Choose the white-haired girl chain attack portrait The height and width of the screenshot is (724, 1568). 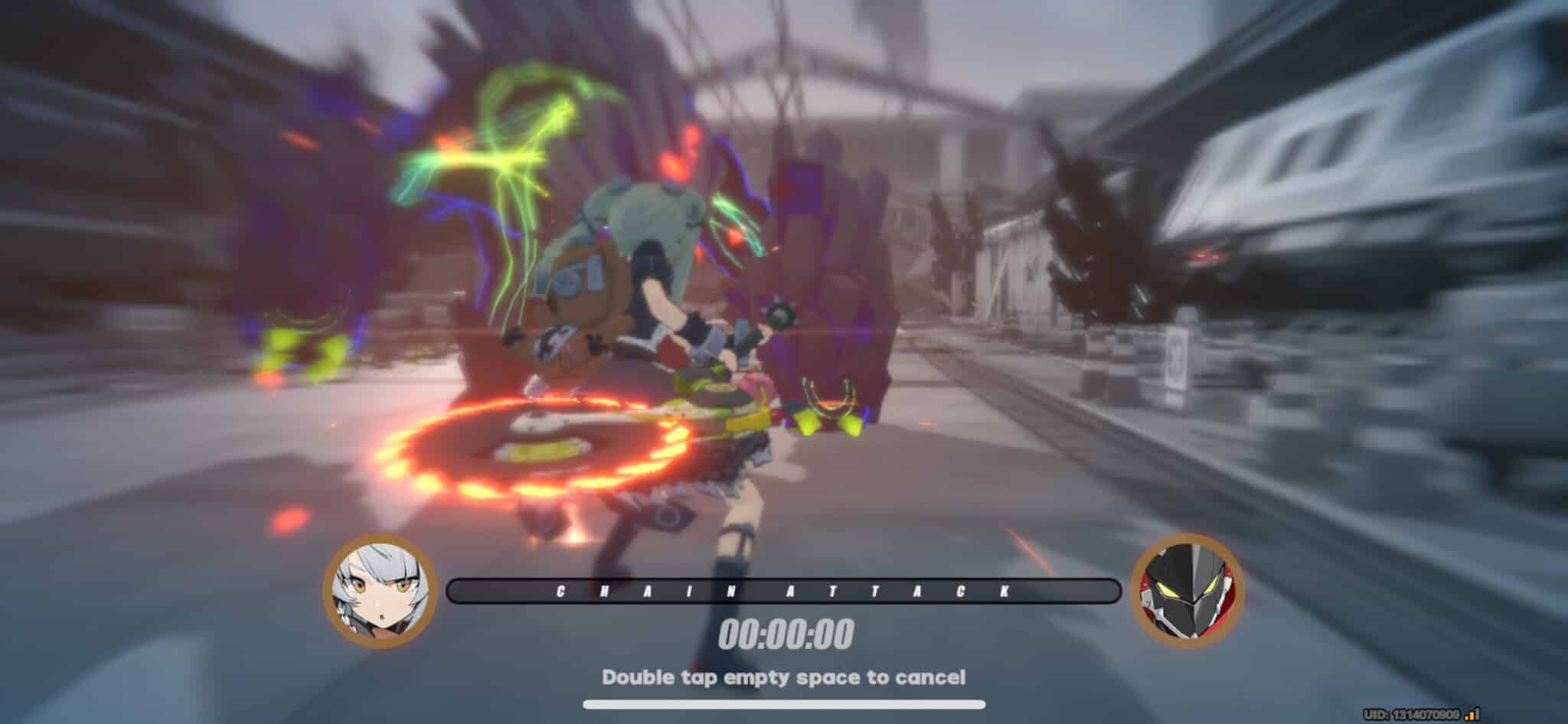380,592
